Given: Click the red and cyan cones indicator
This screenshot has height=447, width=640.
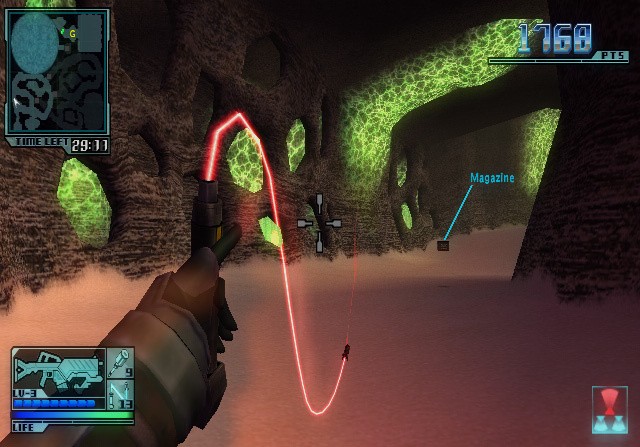Looking at the screenshot, I should coord(609,410).
